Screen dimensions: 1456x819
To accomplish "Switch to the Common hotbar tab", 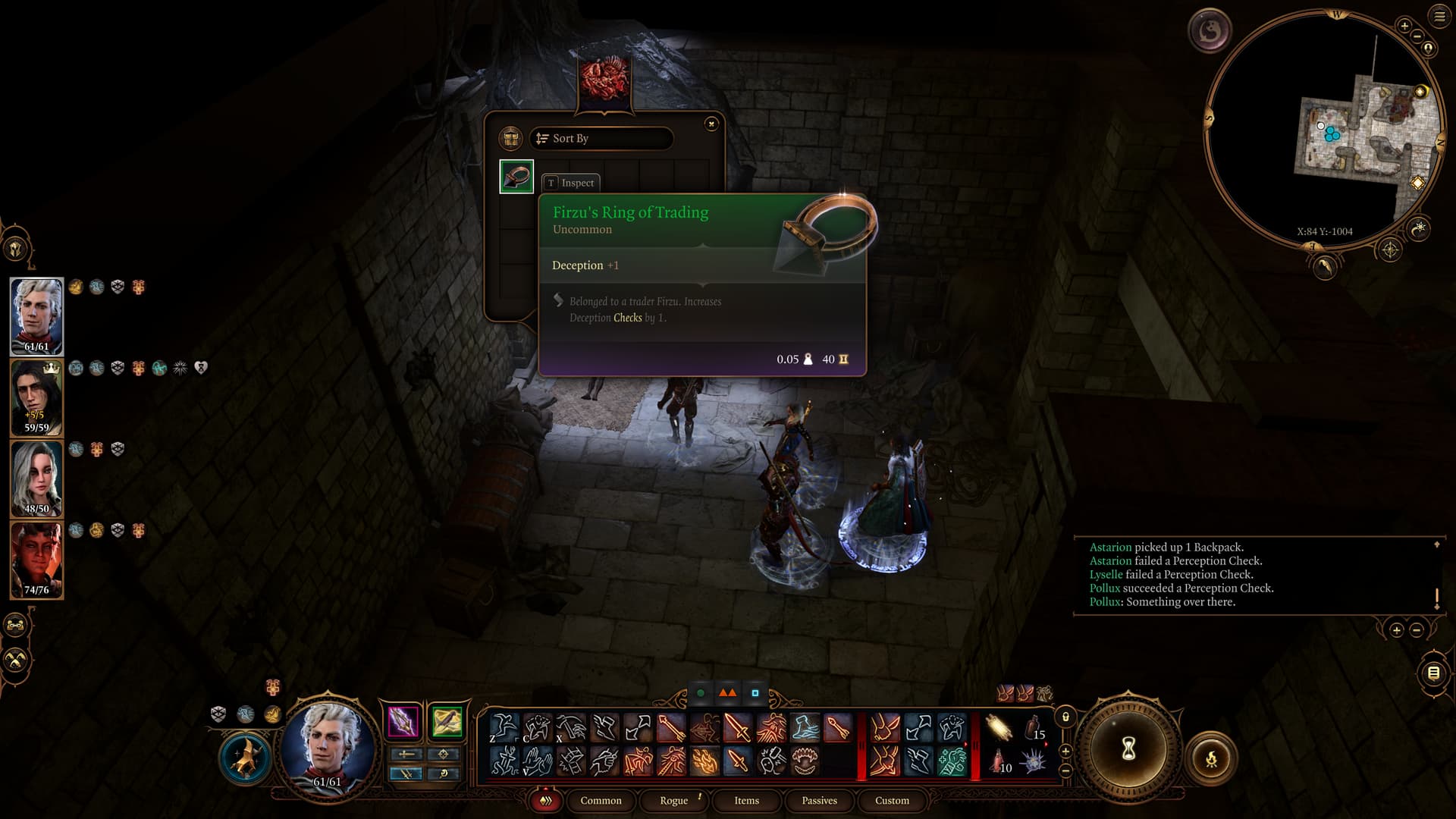I will click(601, 801).
